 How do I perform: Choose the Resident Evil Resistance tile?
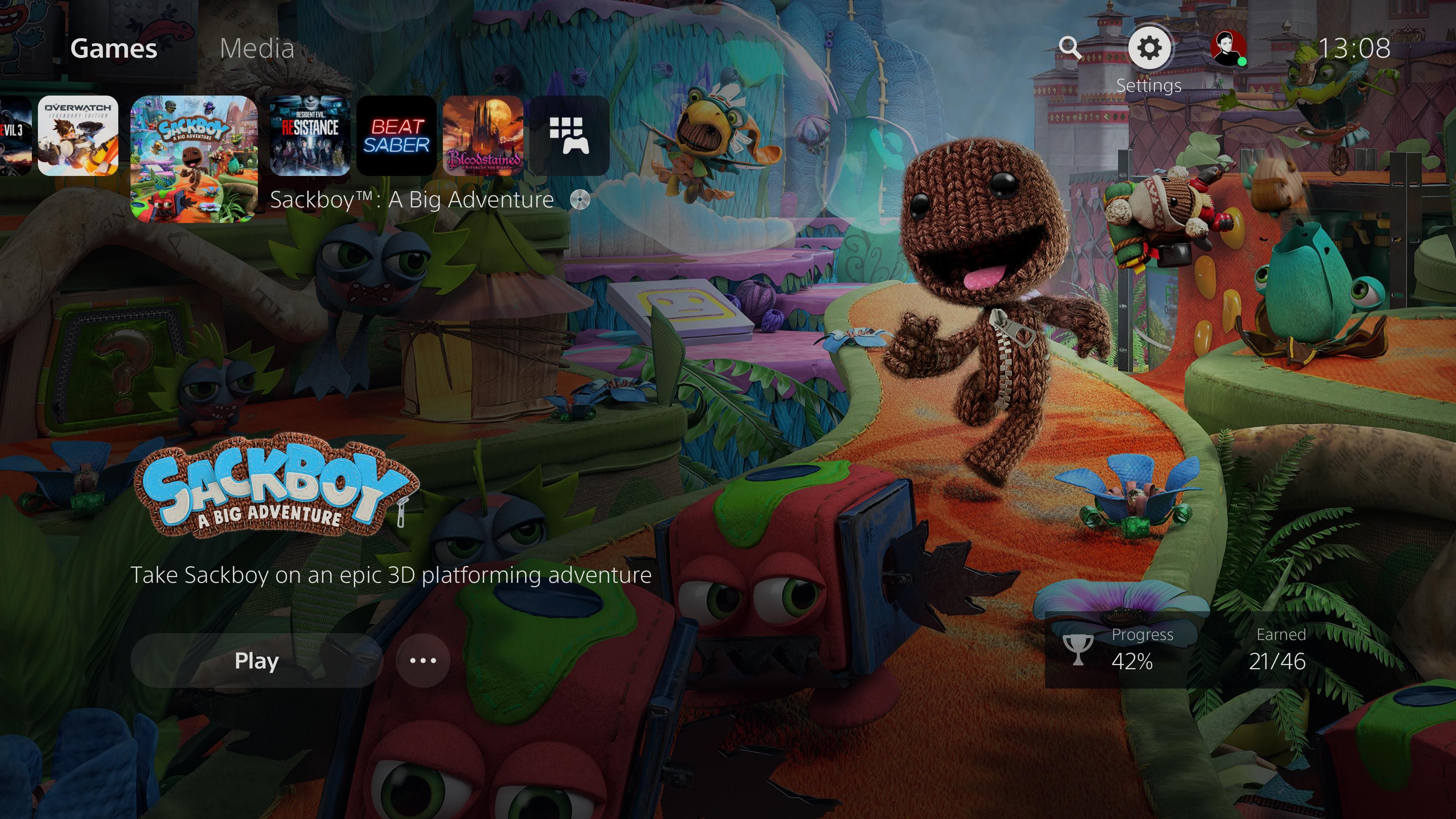(310, 136)
